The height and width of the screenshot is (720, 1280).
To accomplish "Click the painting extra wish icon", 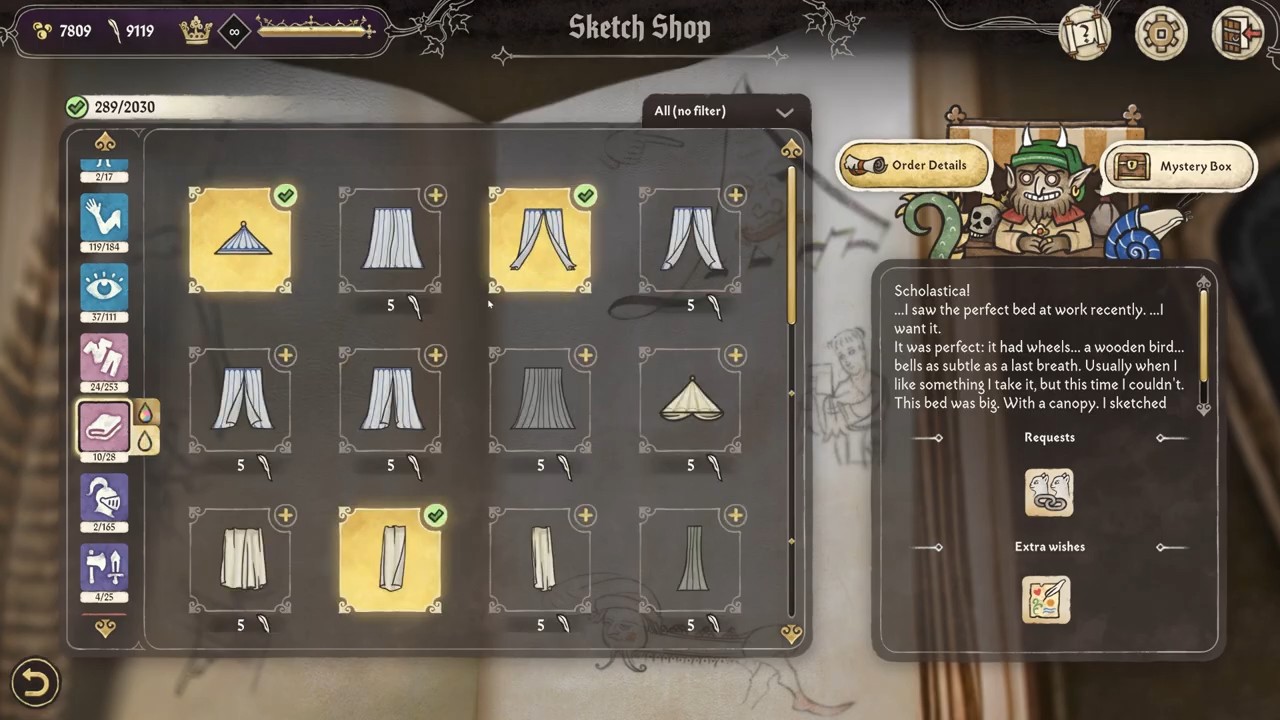I will point(1047,600).
